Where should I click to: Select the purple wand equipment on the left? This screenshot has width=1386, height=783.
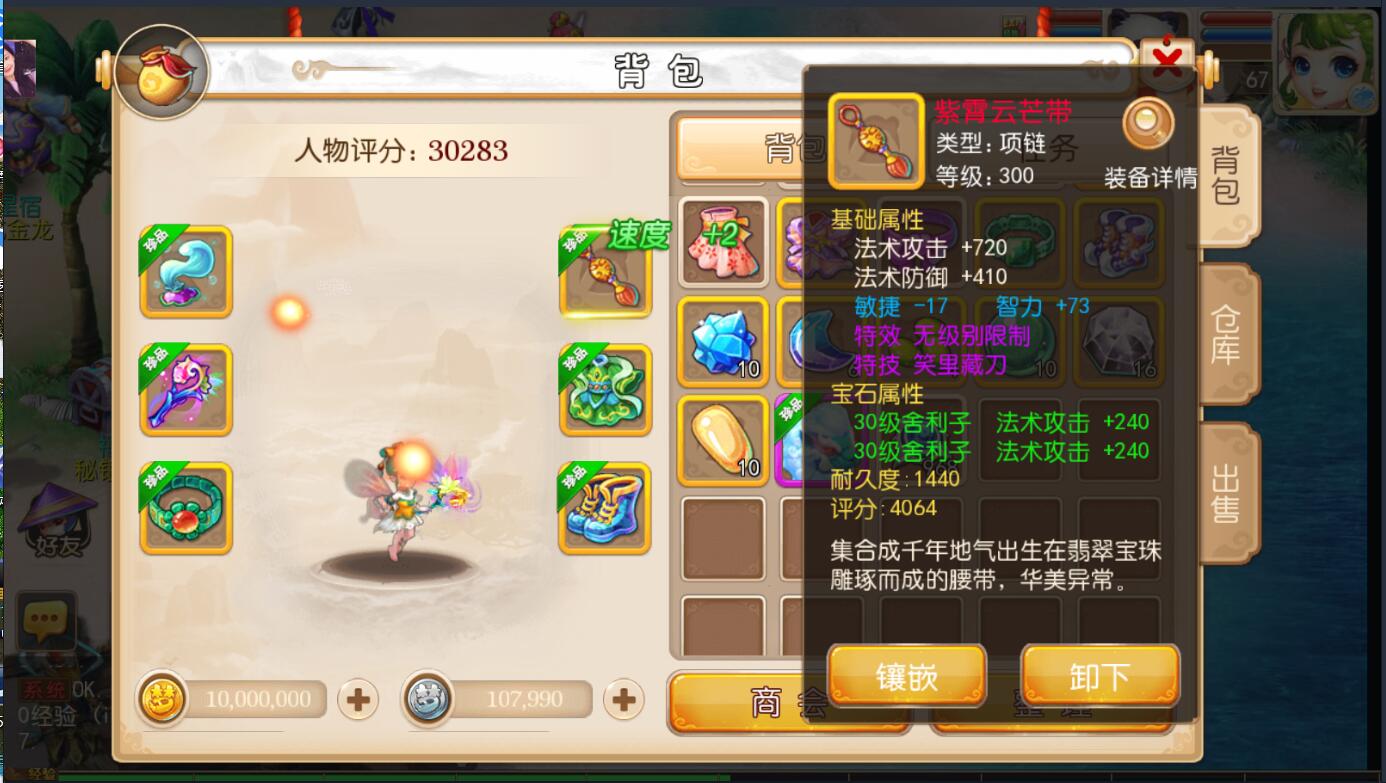pos(185,388)
